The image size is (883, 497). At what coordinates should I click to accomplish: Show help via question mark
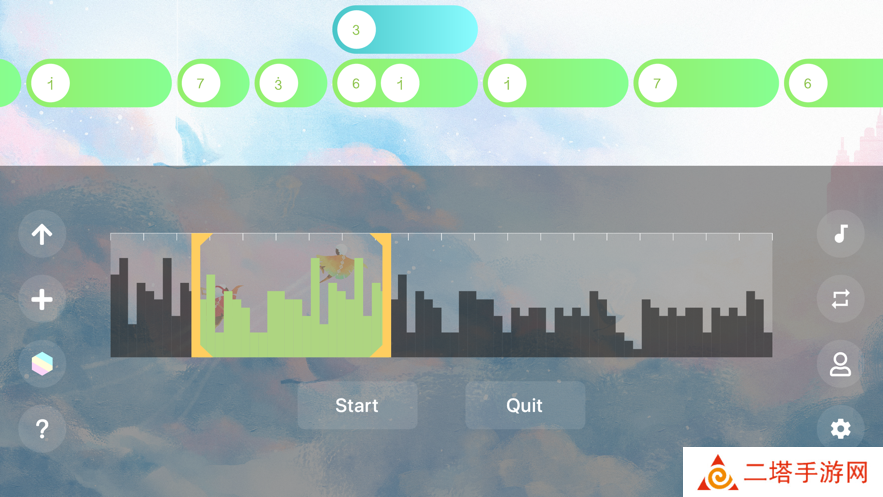click(x=42, y=429)
